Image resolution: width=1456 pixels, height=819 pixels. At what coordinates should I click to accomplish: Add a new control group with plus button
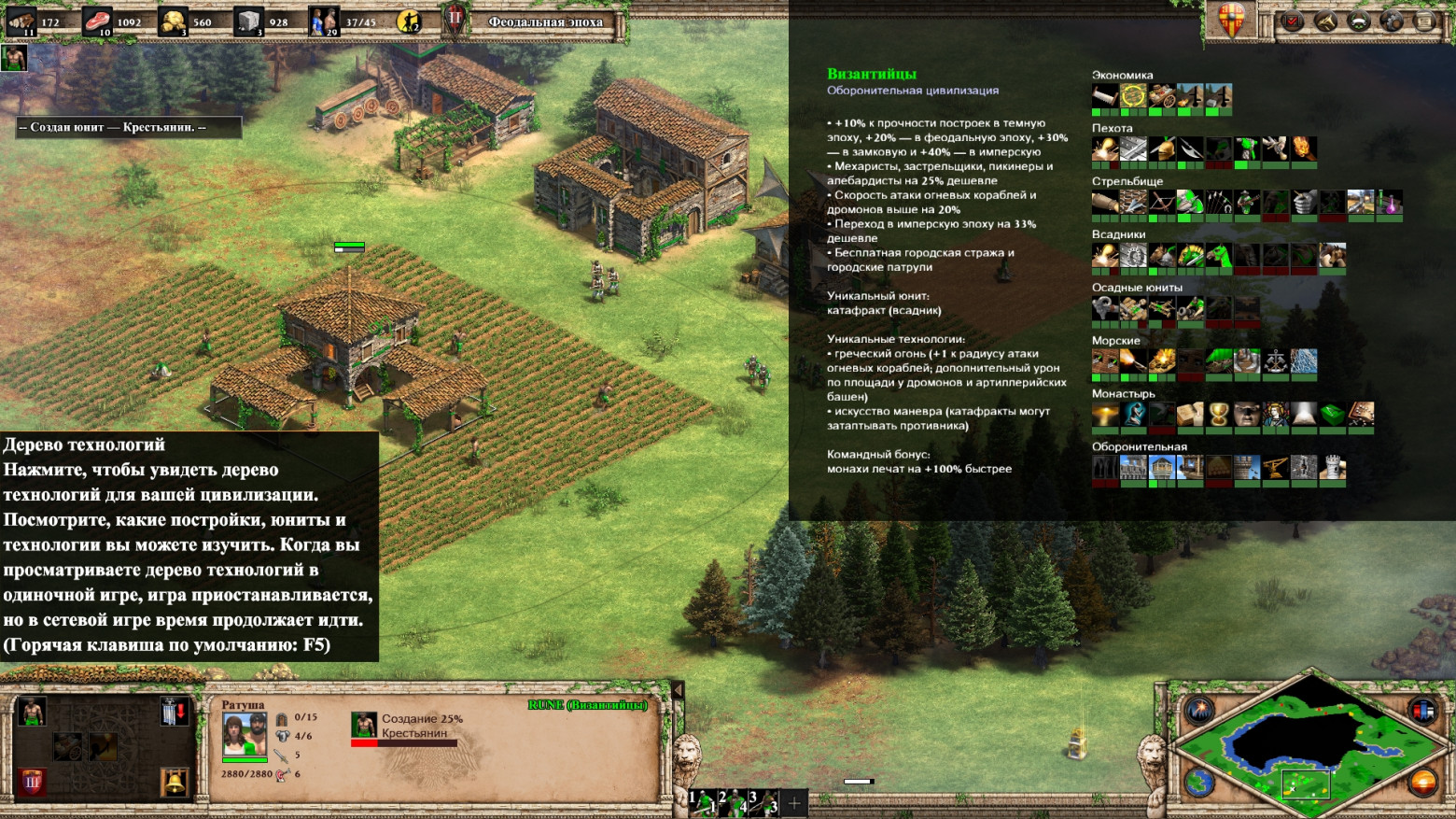coord(794,802)
